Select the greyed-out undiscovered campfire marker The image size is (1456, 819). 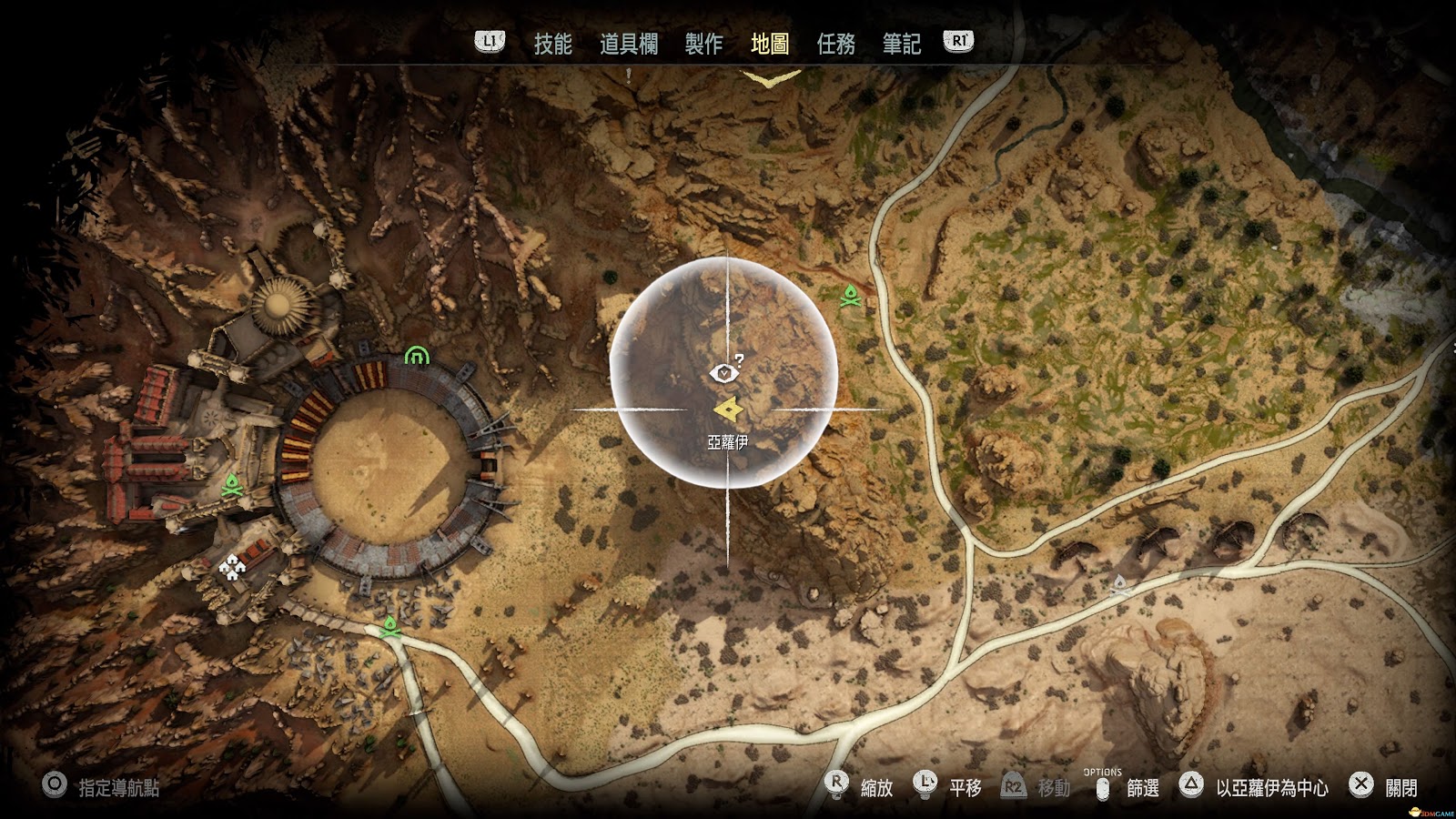tap(1121, 585)
